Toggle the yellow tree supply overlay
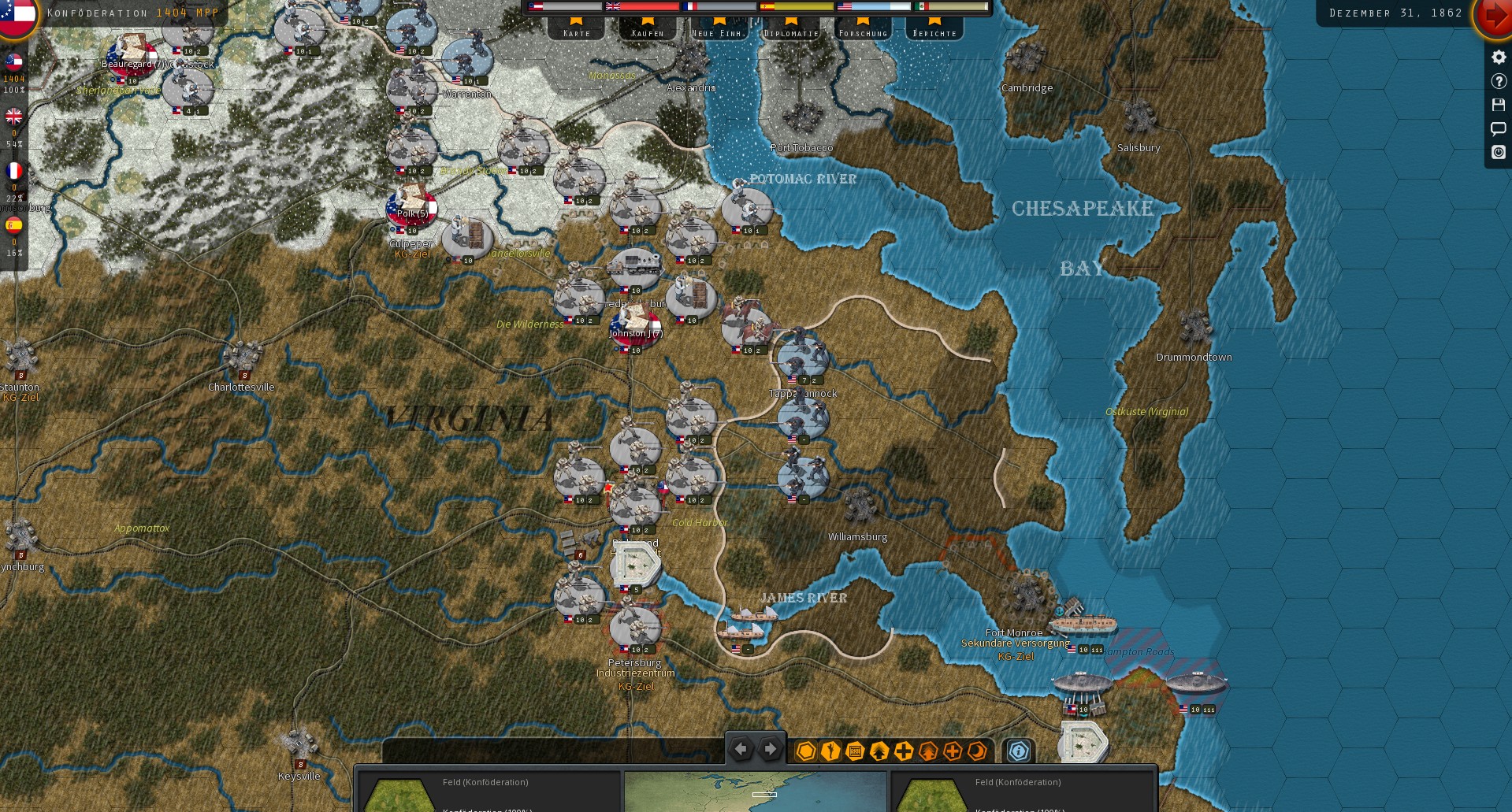Screen dimensions: 1512x812 coord(879,752)
